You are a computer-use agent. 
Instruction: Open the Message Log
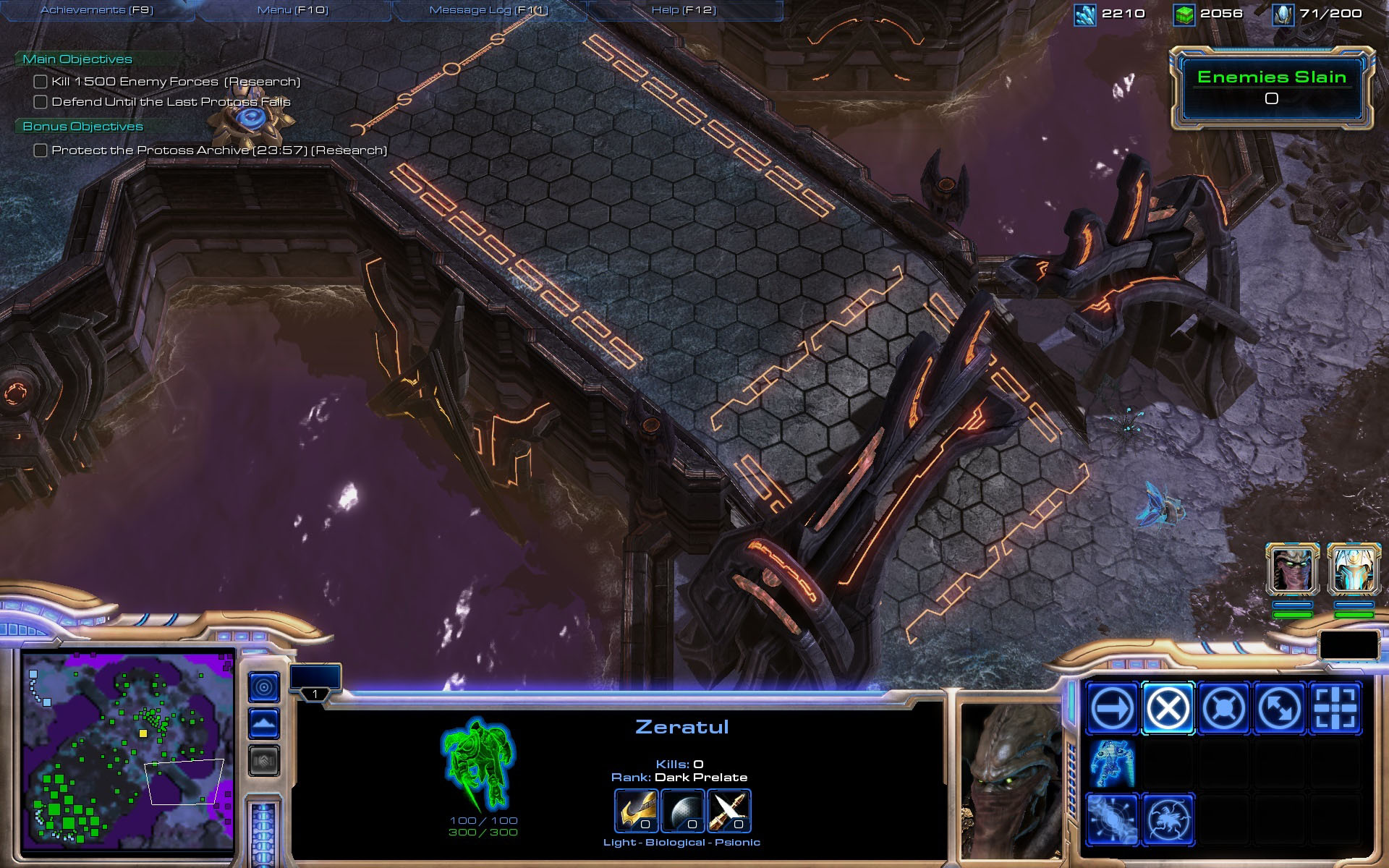pyautogui.click(x=488, y=10)
